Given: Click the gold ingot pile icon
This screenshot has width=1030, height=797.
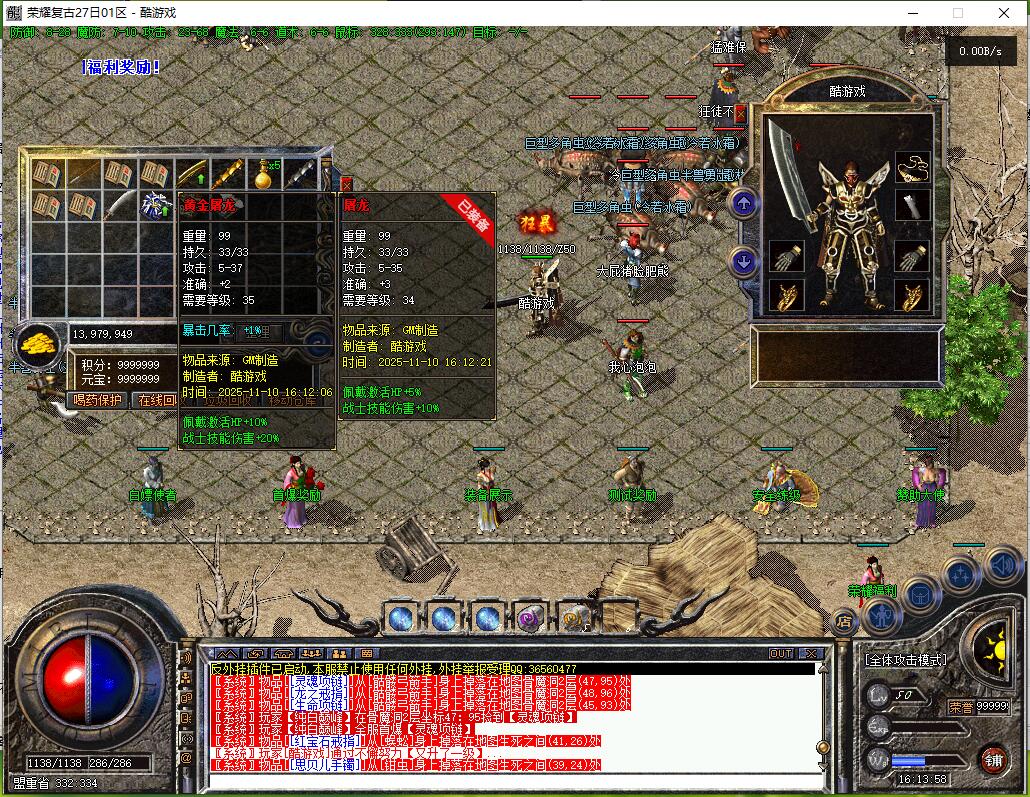Looking at the screenshot, I should click(x=37, y=344).
